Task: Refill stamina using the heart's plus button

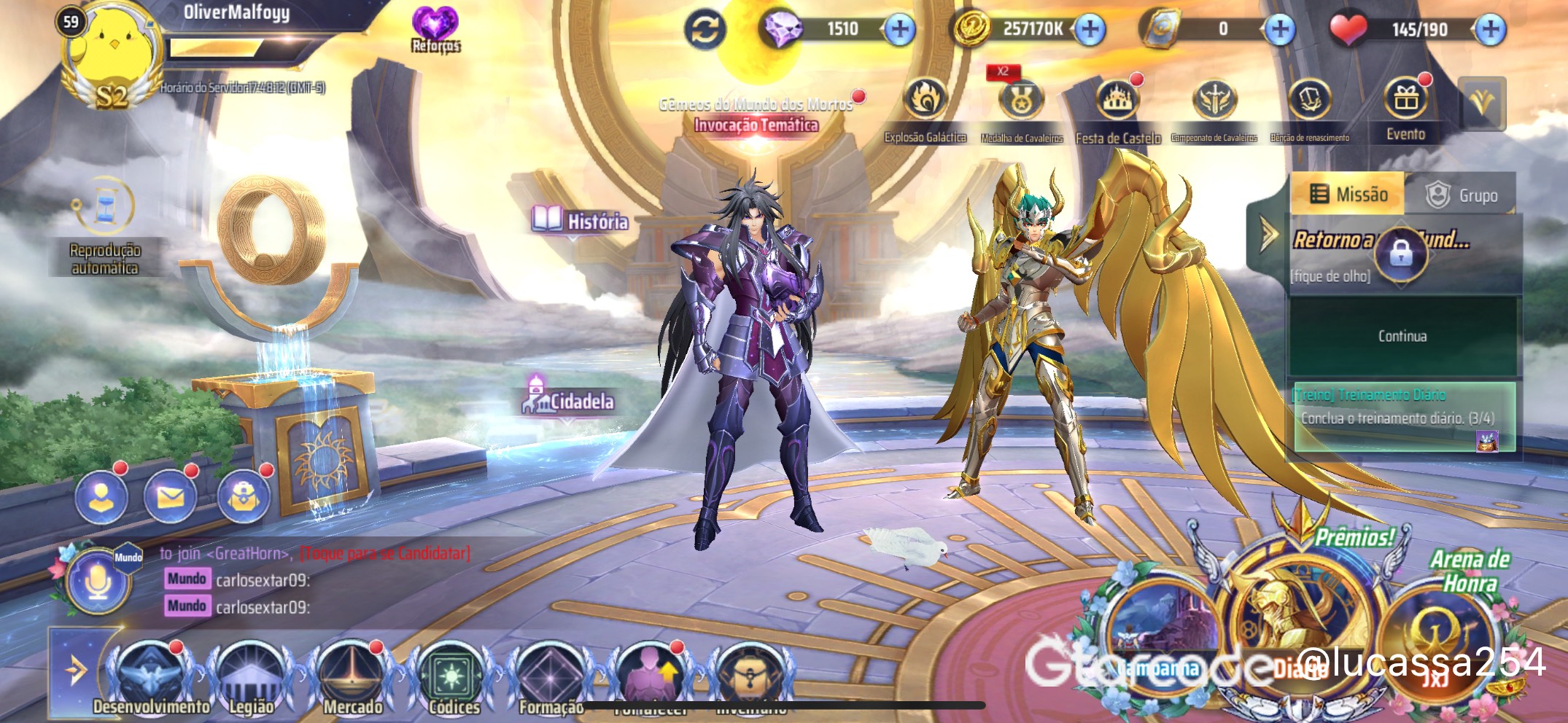Action: tap(1490, 30)
